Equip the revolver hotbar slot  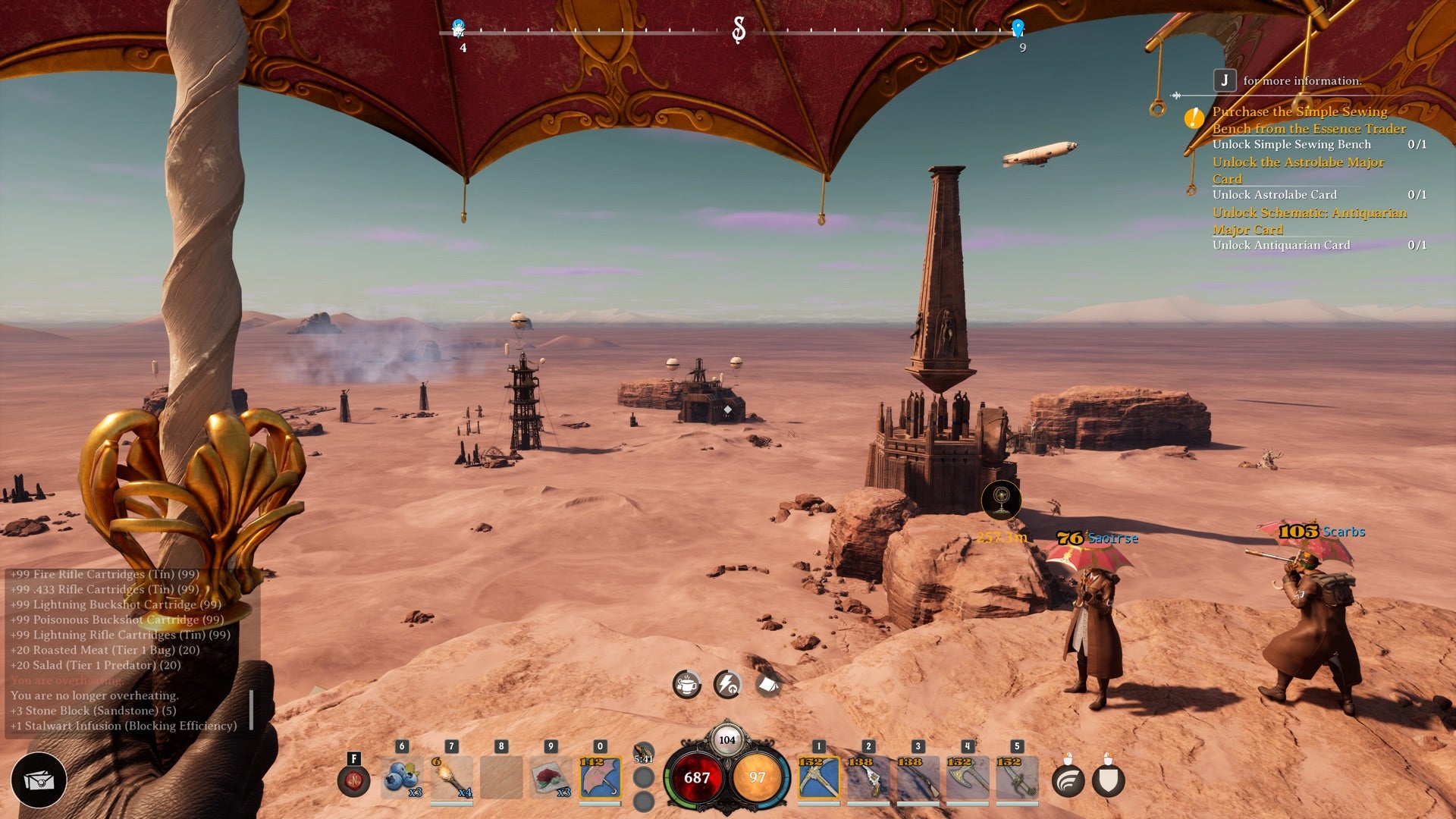(x=868, y=777)
